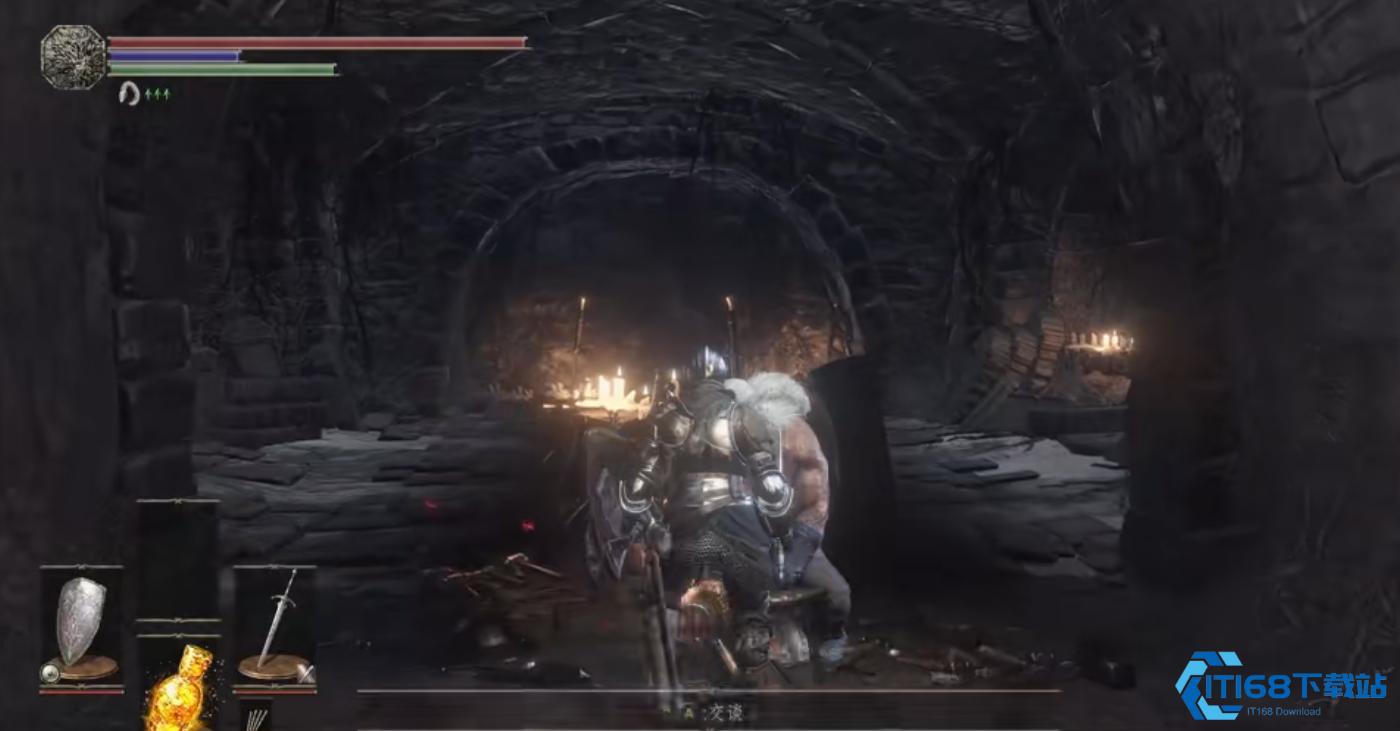Click the octagonal covenant emblem by the bars
Image resolution: width=1400 pixels, height=731 pixels.
(x=73, y=57)
